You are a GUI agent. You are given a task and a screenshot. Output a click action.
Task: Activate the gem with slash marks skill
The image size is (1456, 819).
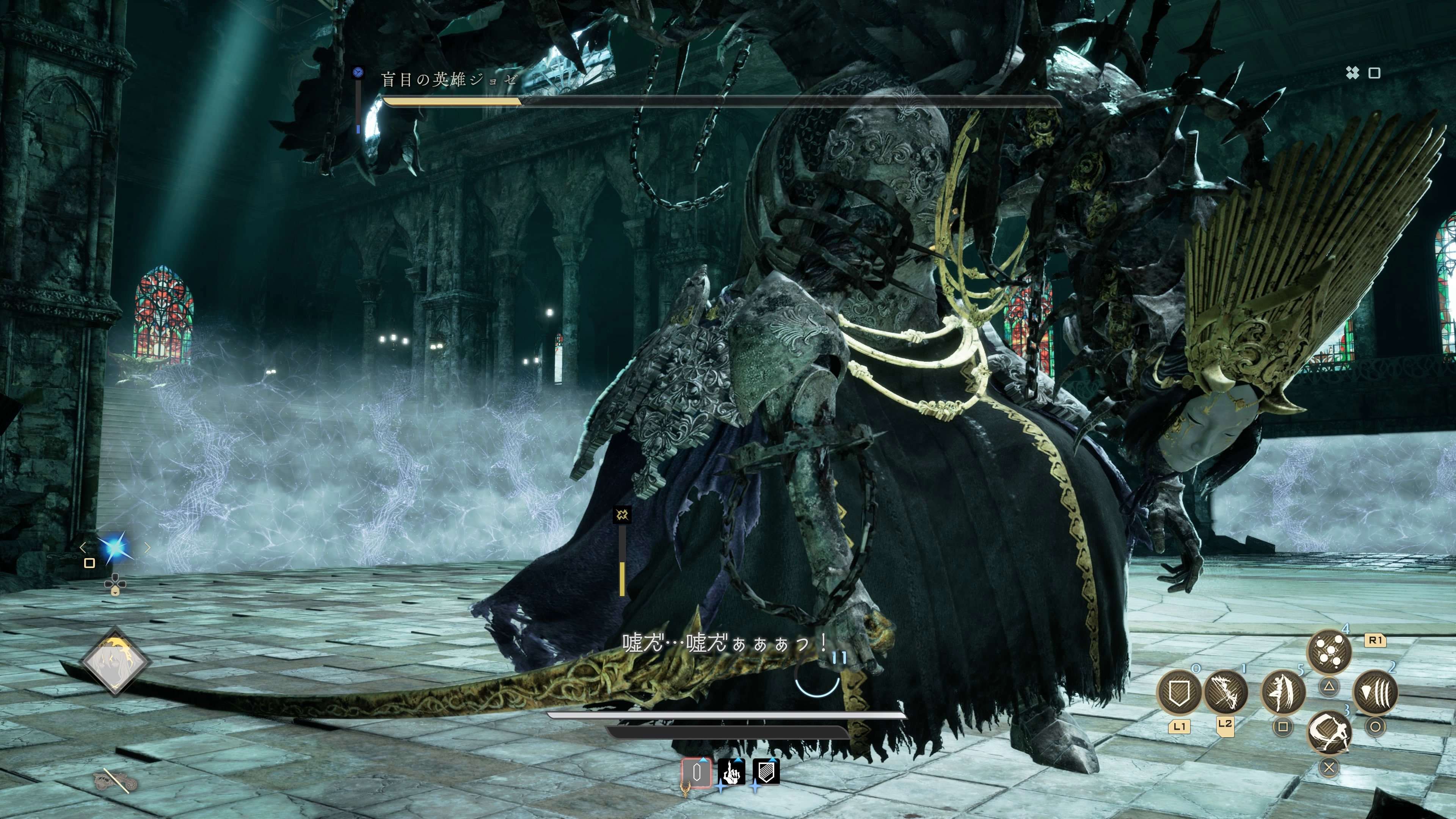(x=1375, y=692)
